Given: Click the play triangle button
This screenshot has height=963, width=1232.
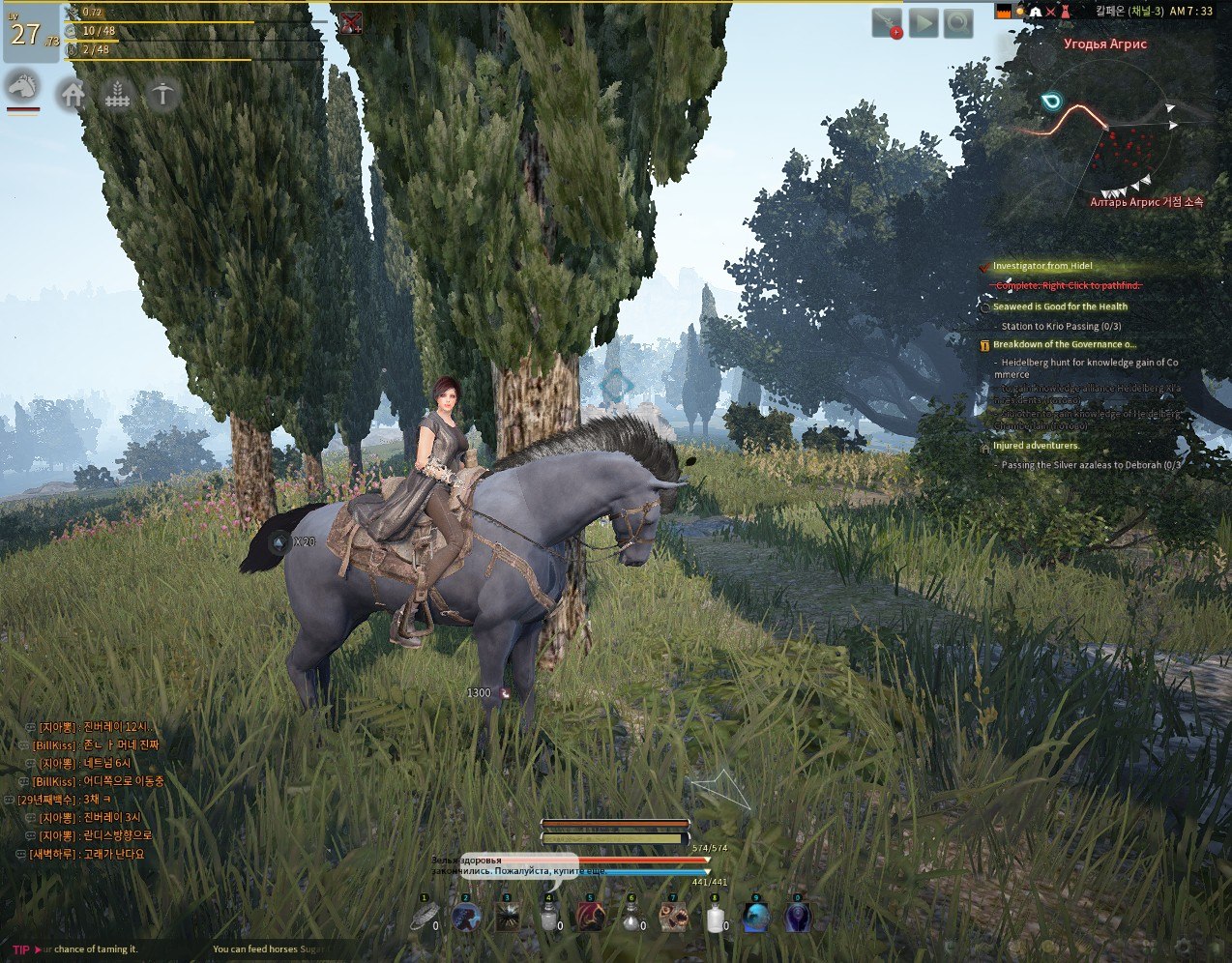Looking at the screenshot, I should tap(924, 23).
